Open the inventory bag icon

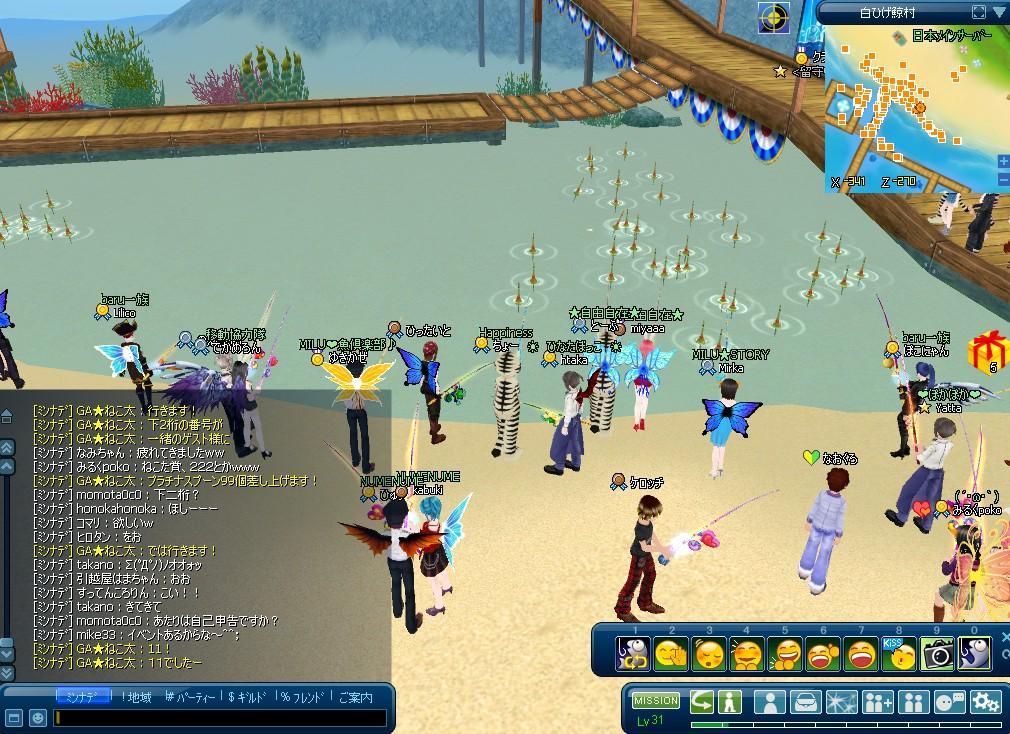[x=806, y=702]
